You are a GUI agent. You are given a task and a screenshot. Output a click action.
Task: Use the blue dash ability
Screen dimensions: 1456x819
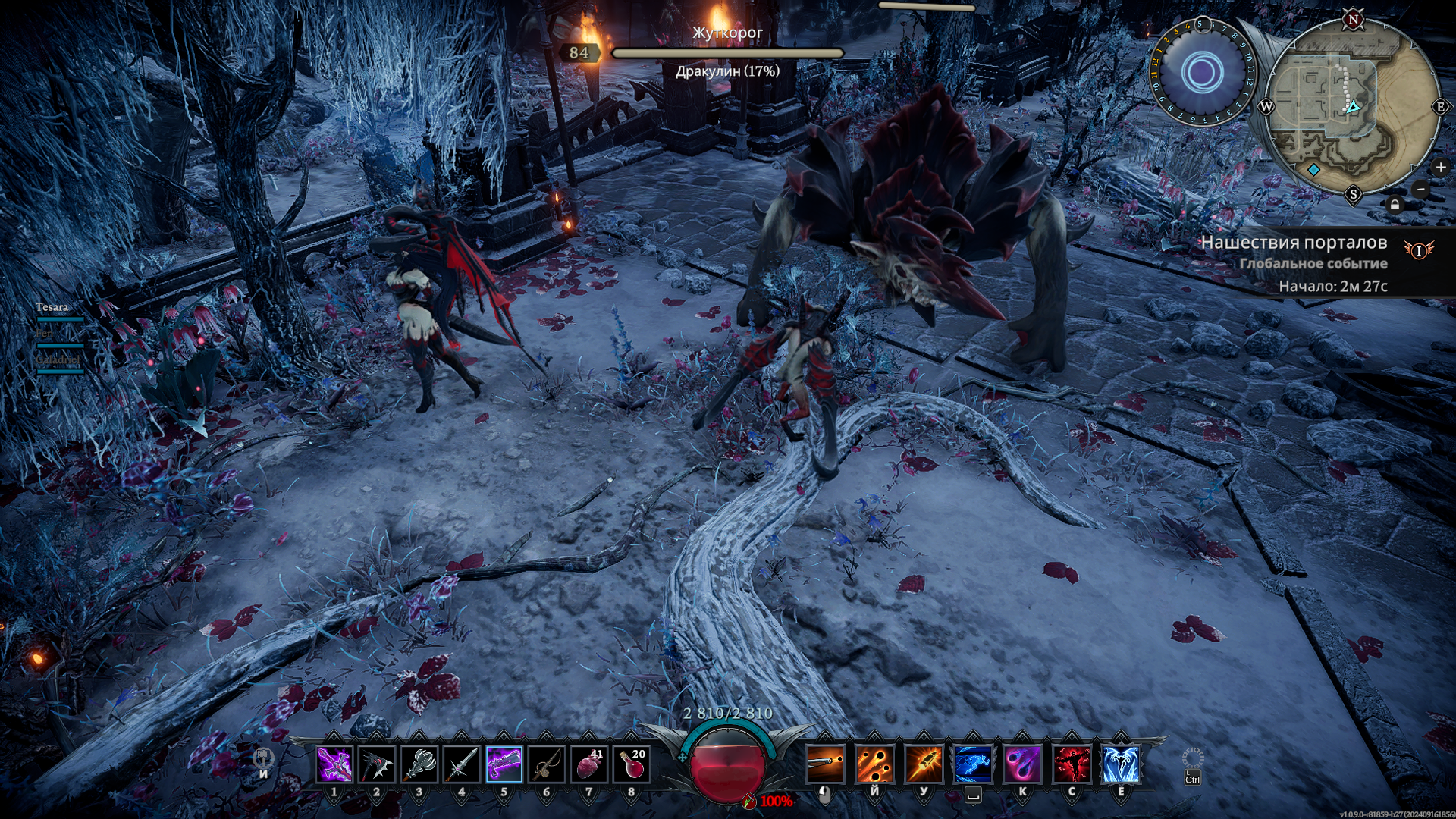(973, 764)
